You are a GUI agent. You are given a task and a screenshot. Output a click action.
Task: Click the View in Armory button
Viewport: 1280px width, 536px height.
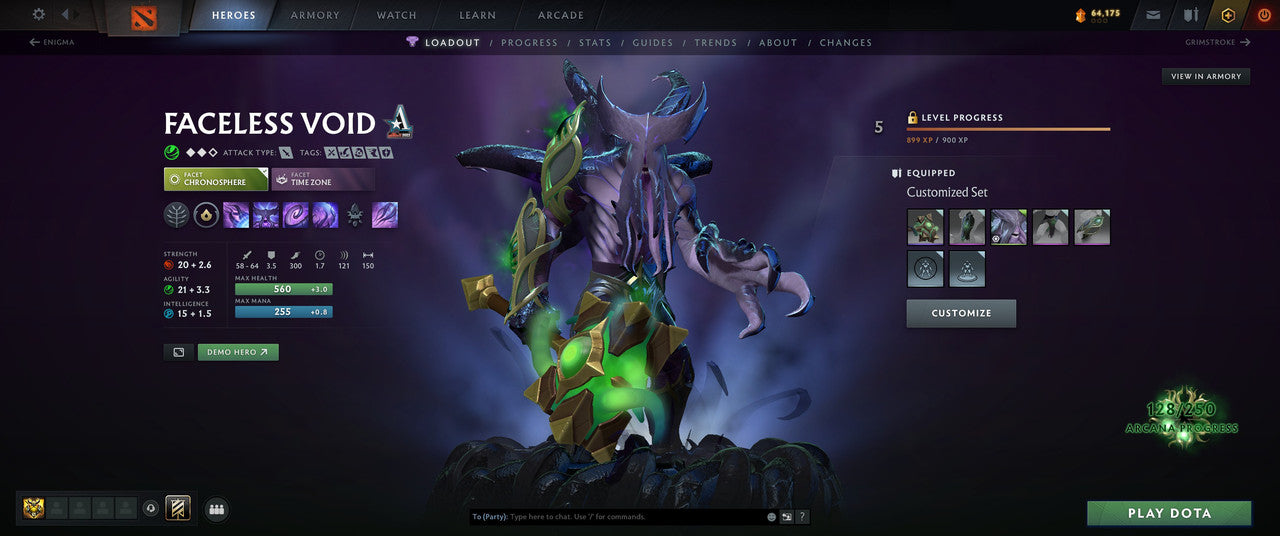click(1205, 76)
